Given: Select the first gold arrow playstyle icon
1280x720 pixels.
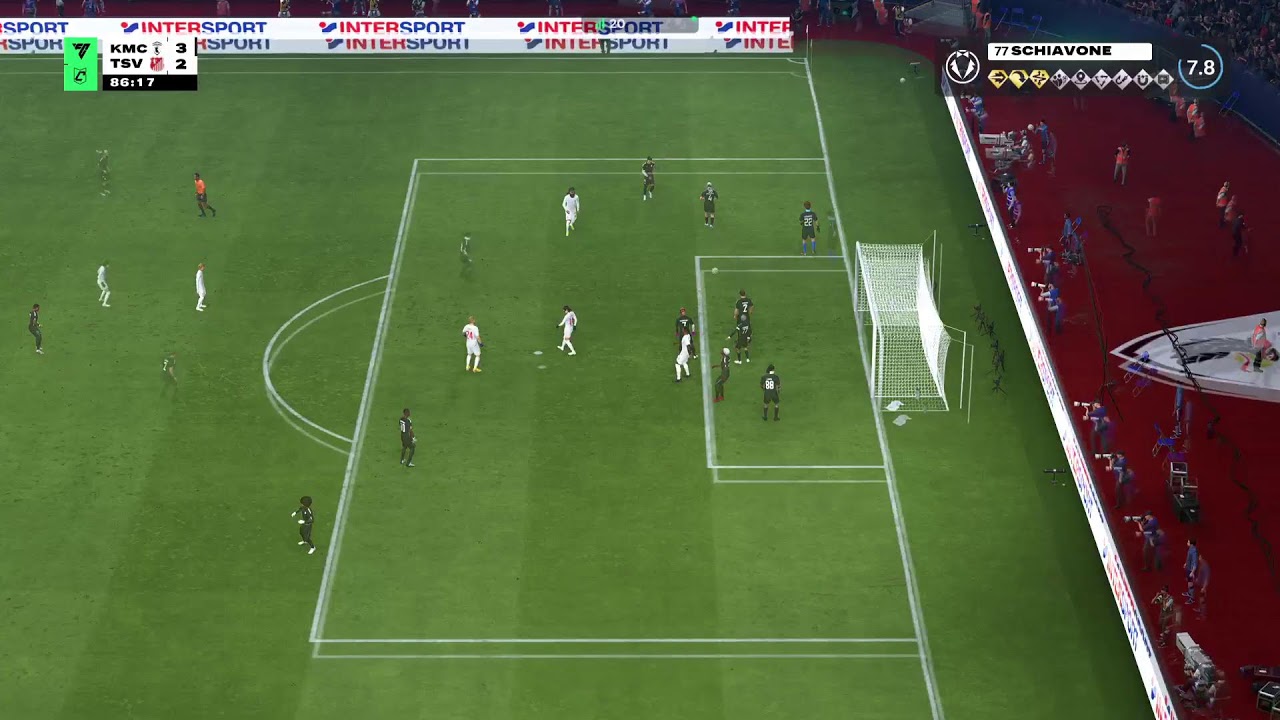Looking at the screenshot, I should pyautogui.click(x=998, y=79).
